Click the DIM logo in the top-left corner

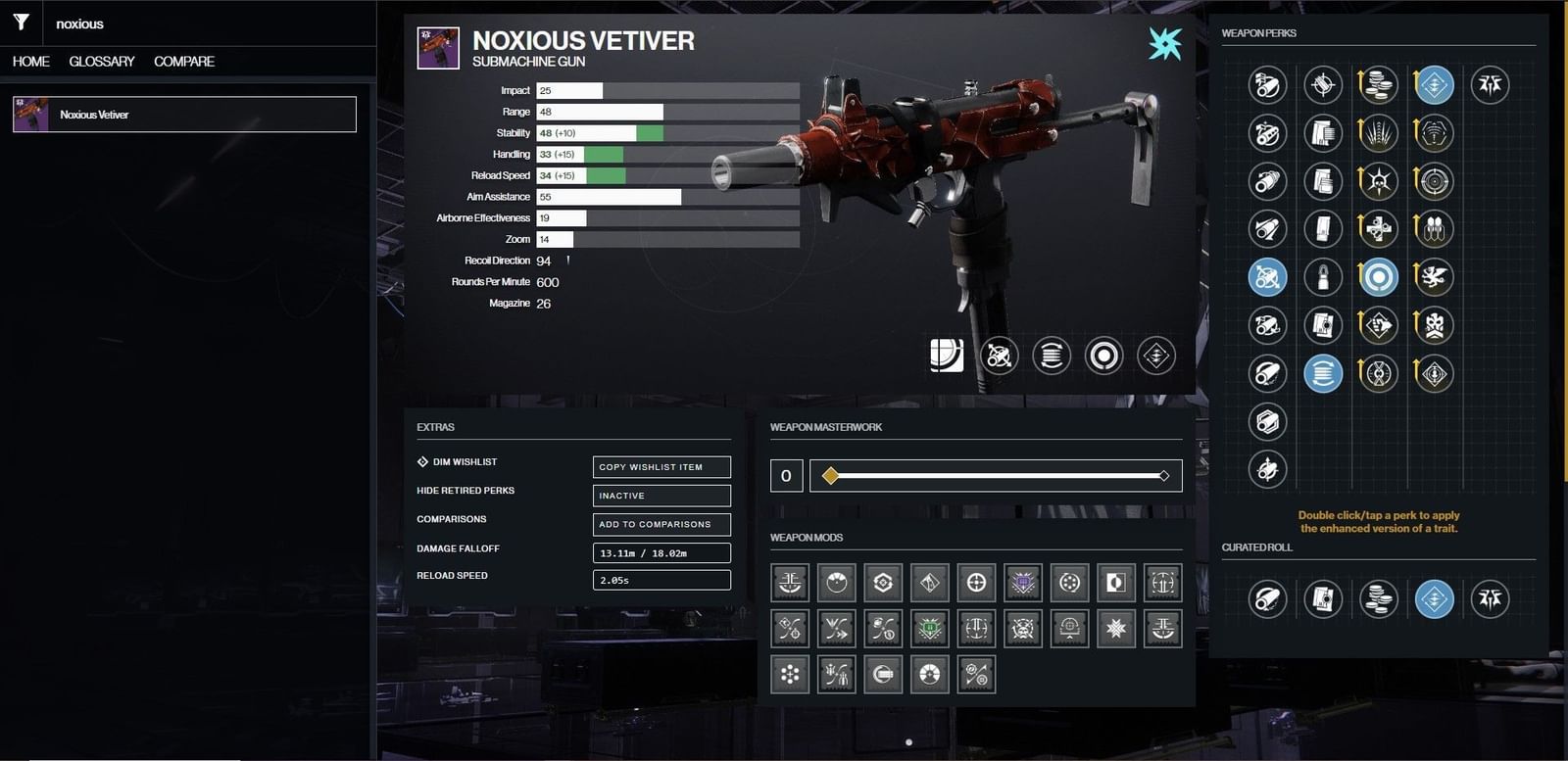[21, 23]
